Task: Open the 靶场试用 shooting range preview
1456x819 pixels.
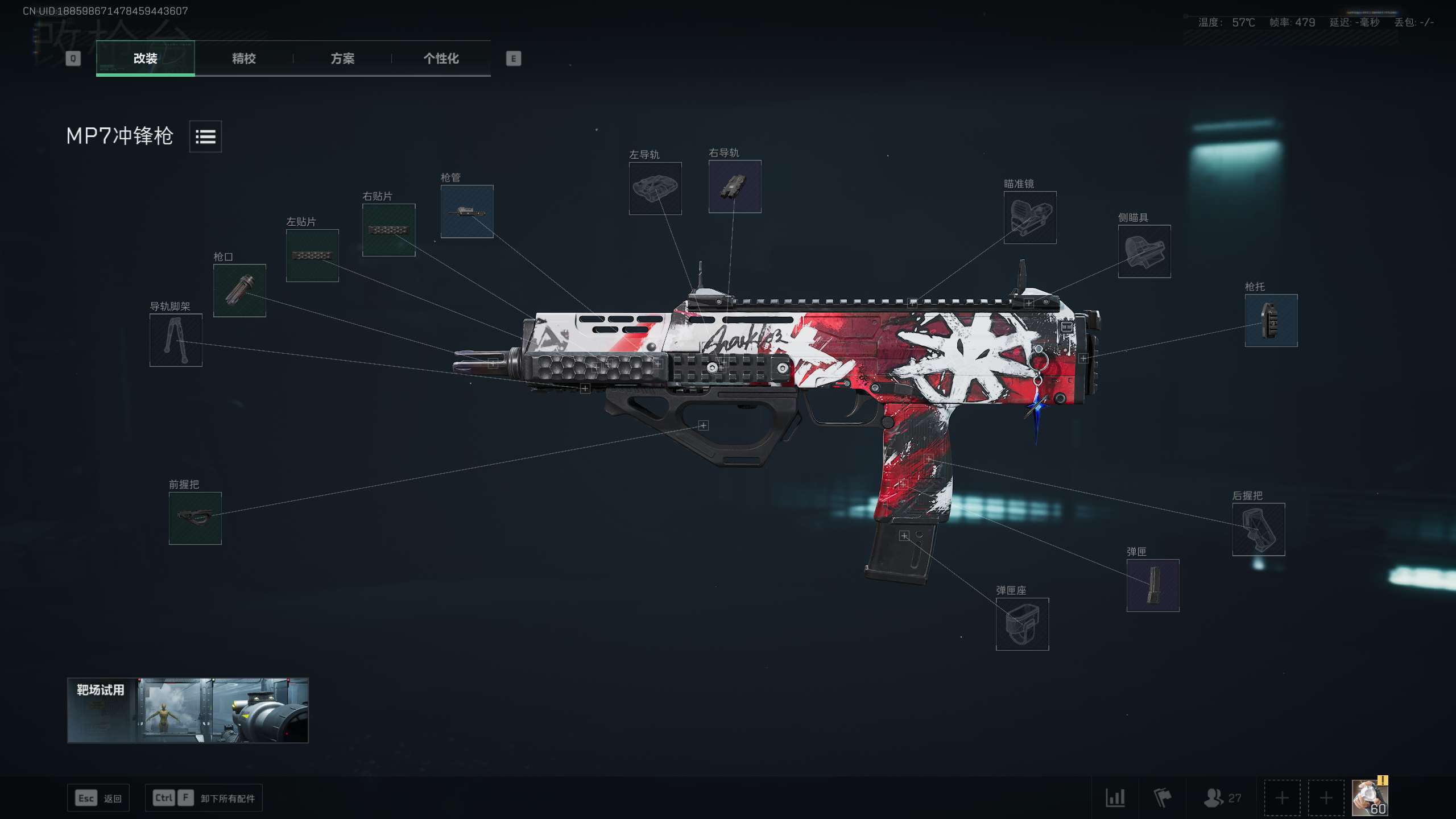Action: pyautogui.click(x=188, y=710)
